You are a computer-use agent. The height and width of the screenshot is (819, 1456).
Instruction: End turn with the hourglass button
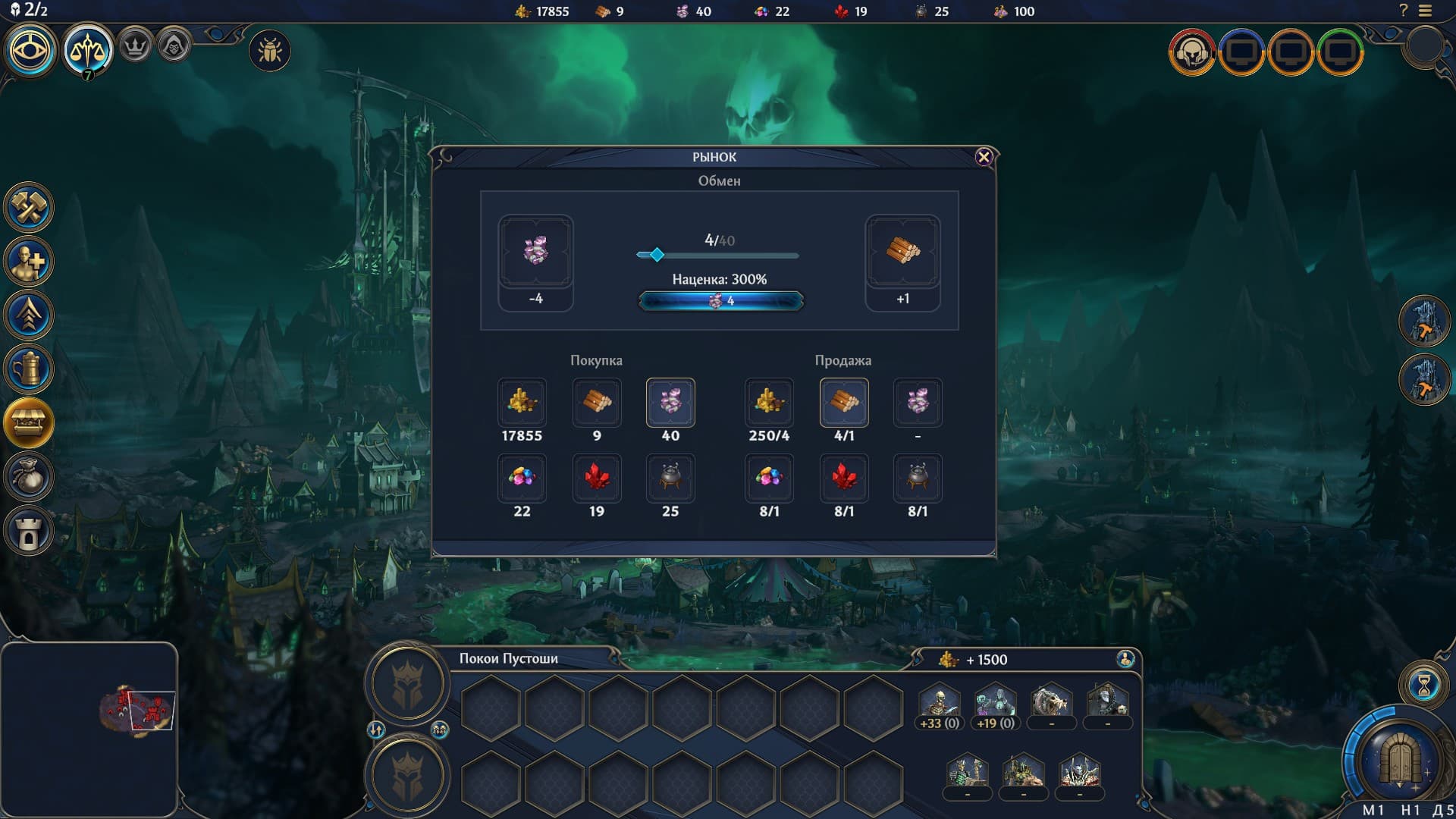(1423, 686)
